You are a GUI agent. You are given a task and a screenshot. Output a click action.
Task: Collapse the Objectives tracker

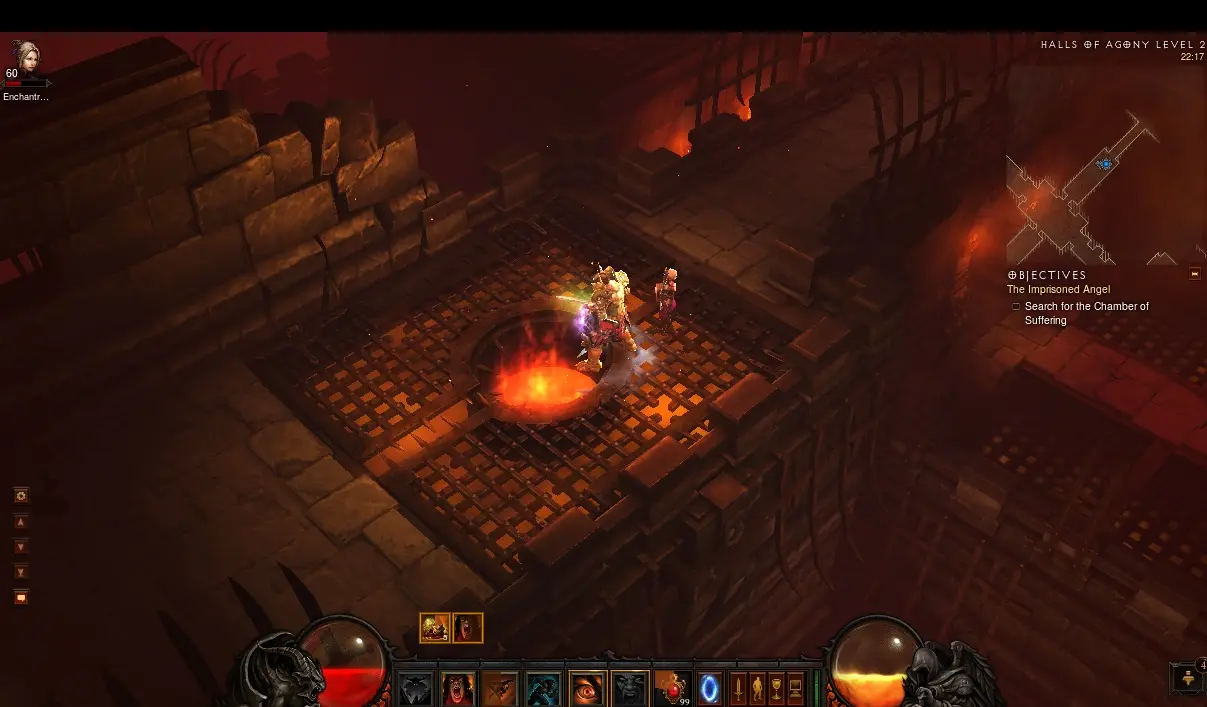coord(1194,274)
